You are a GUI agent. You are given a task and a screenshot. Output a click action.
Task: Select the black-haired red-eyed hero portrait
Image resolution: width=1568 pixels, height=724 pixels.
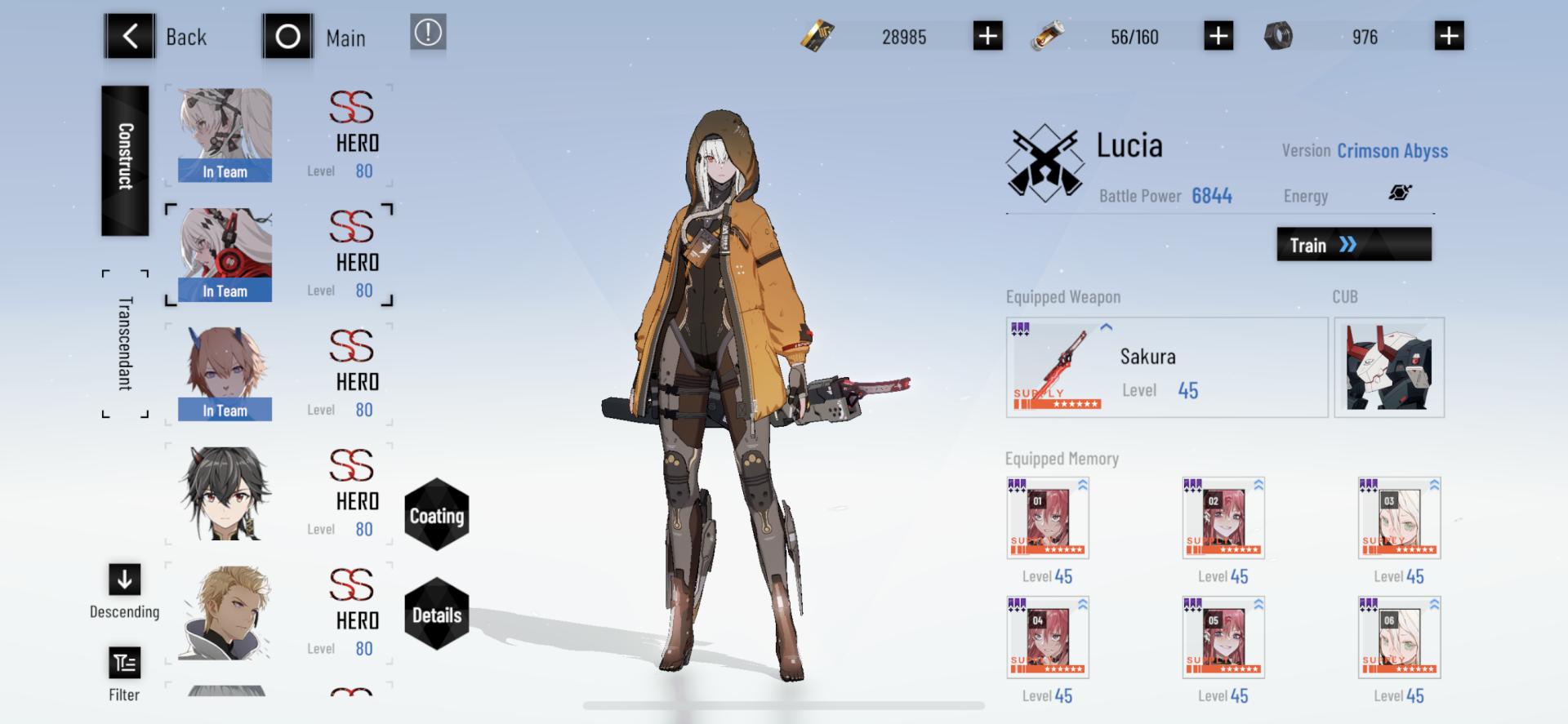225,493
